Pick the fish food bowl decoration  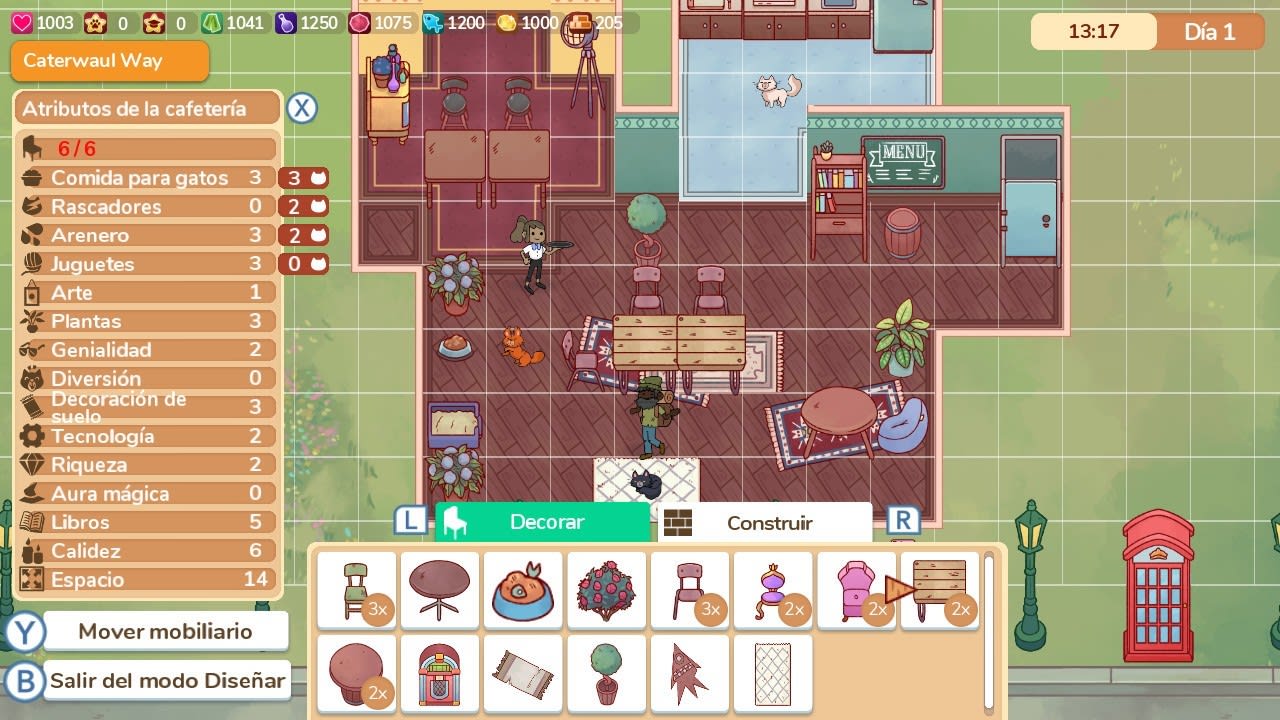coord(523,590)
